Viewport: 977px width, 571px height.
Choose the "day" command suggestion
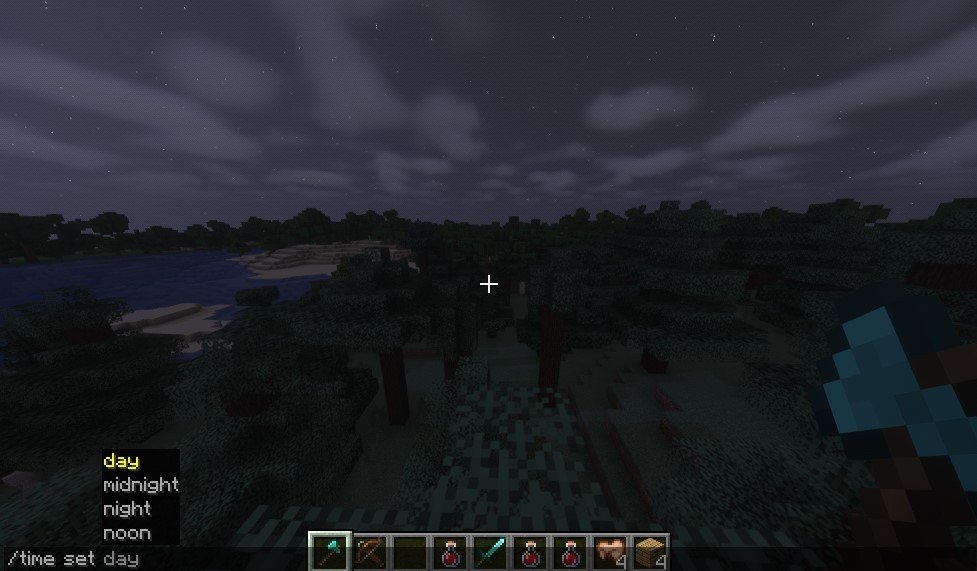[x=121, y=462]
